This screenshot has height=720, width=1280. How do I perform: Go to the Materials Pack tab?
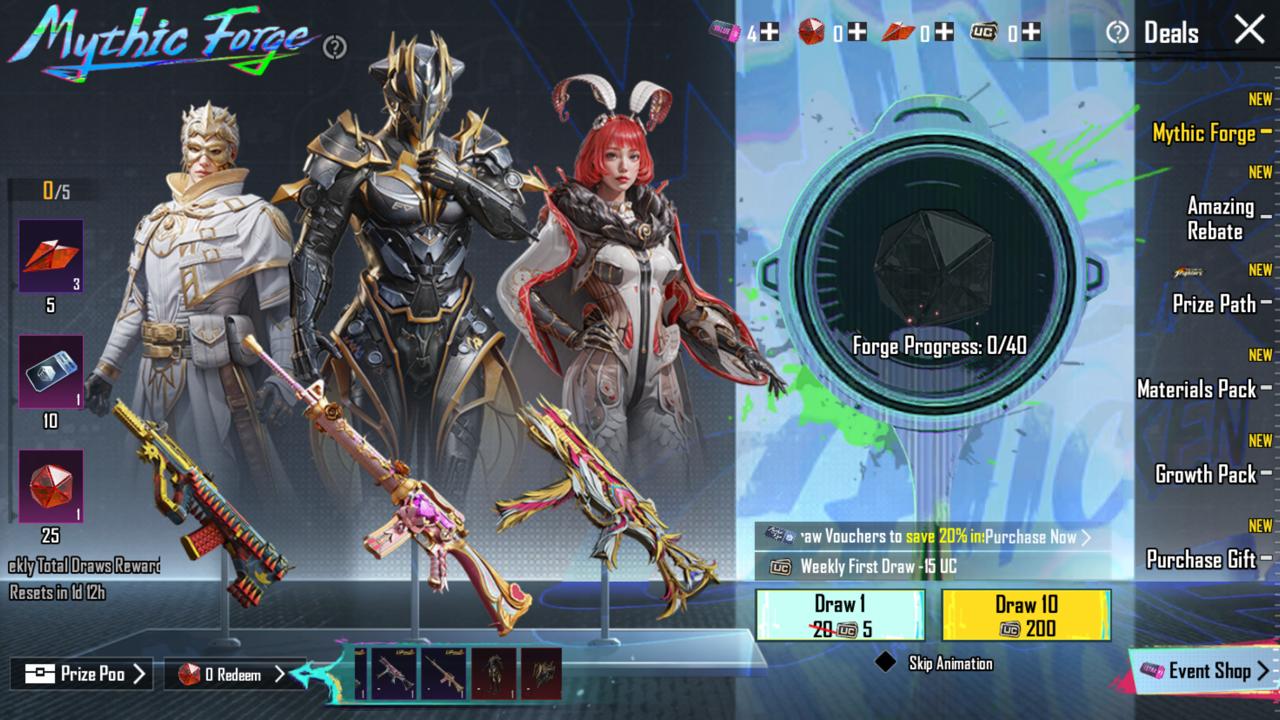(1197, 389)
